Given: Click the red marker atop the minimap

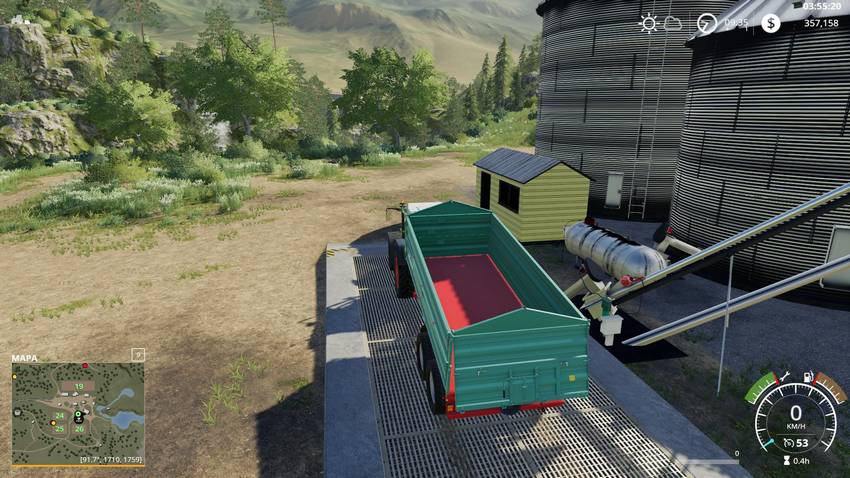Looking at the screenshot, I should pyautogui.click(x=85, y=365).
